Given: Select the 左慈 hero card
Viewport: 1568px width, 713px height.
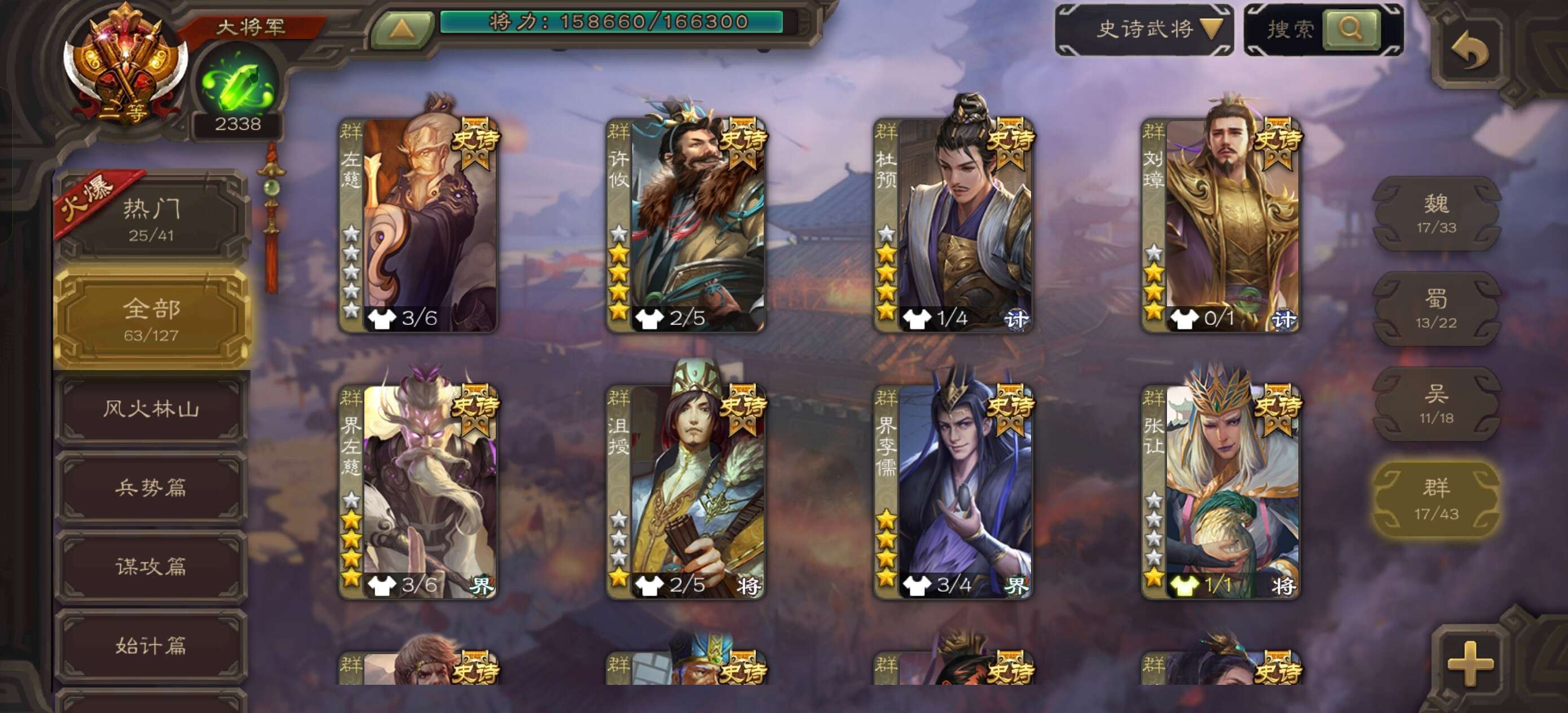Looking at the screenshot, I should [419, 225].
